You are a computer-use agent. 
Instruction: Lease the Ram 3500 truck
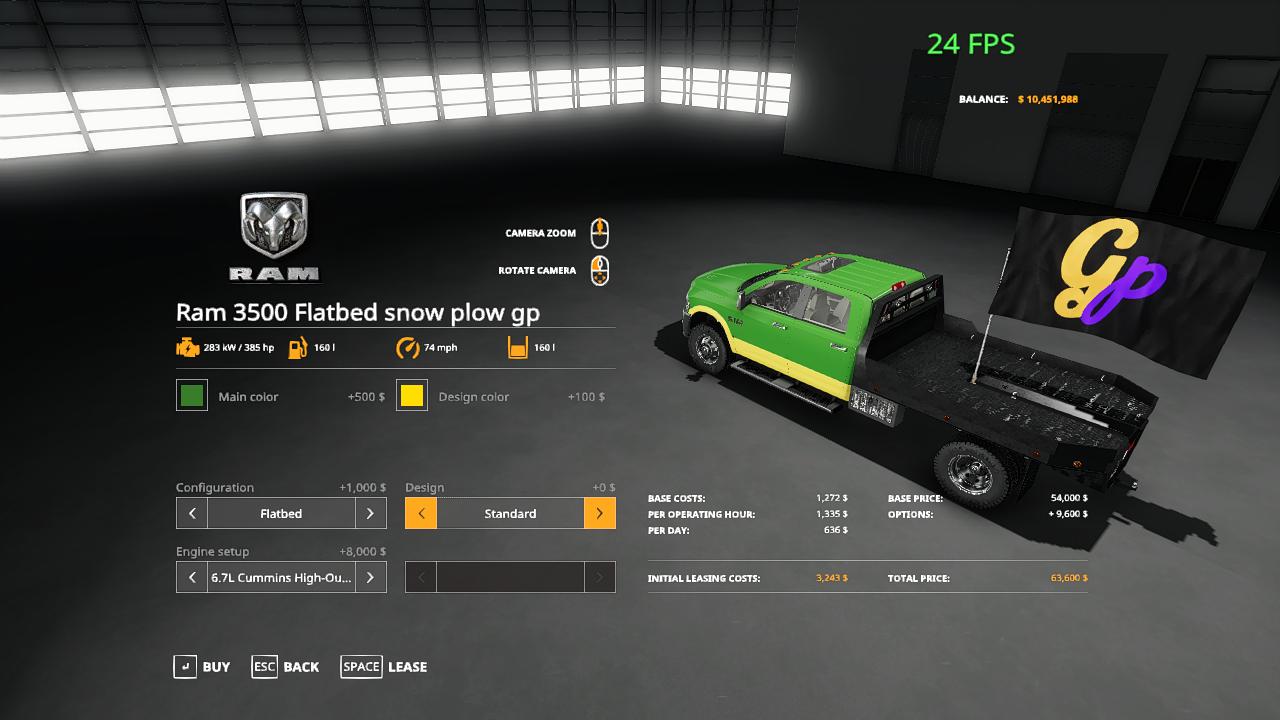(x=384, y=667)
